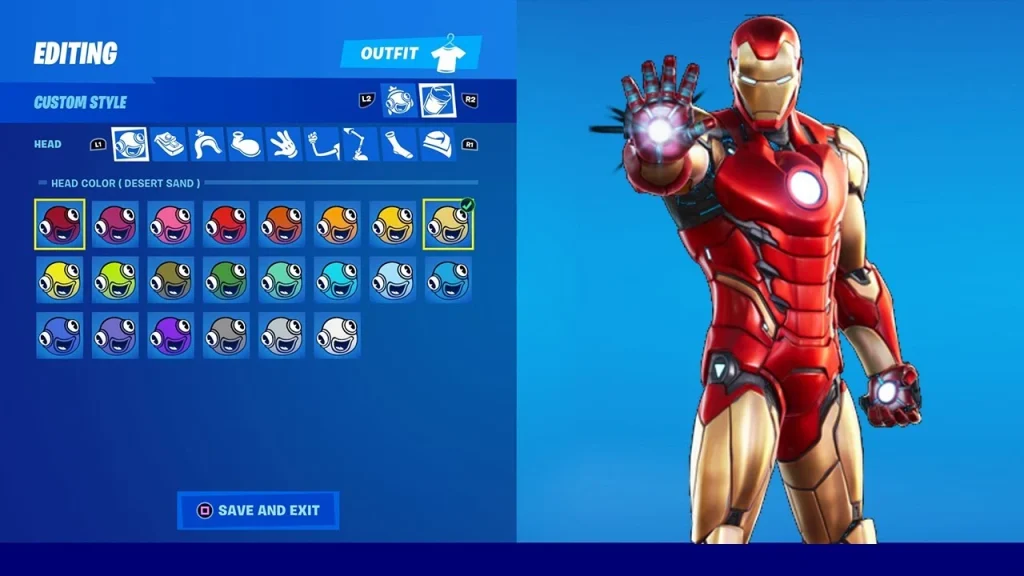Select the Head body part tab

(x=130, y=144)
